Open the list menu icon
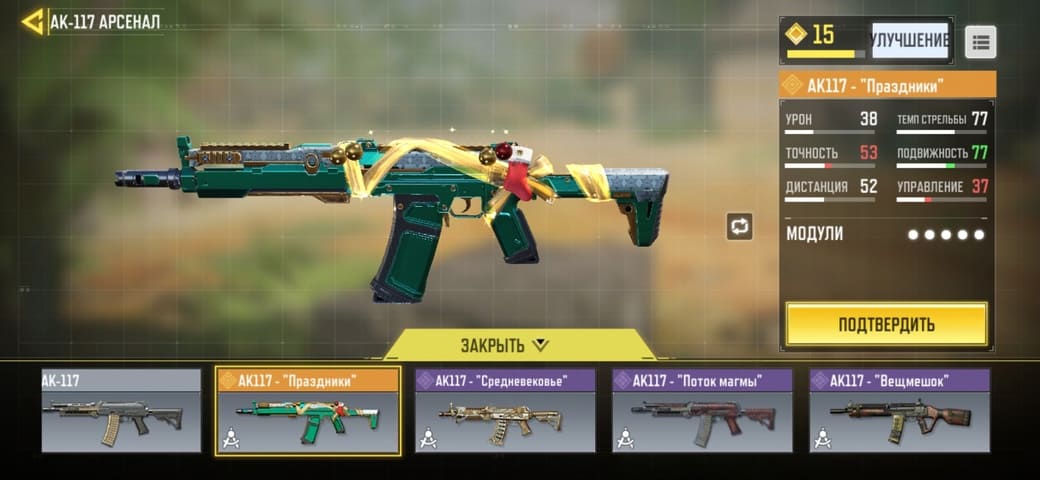Image resolution: width=1040 pixels, height=480 pixels. click(980, 41)
